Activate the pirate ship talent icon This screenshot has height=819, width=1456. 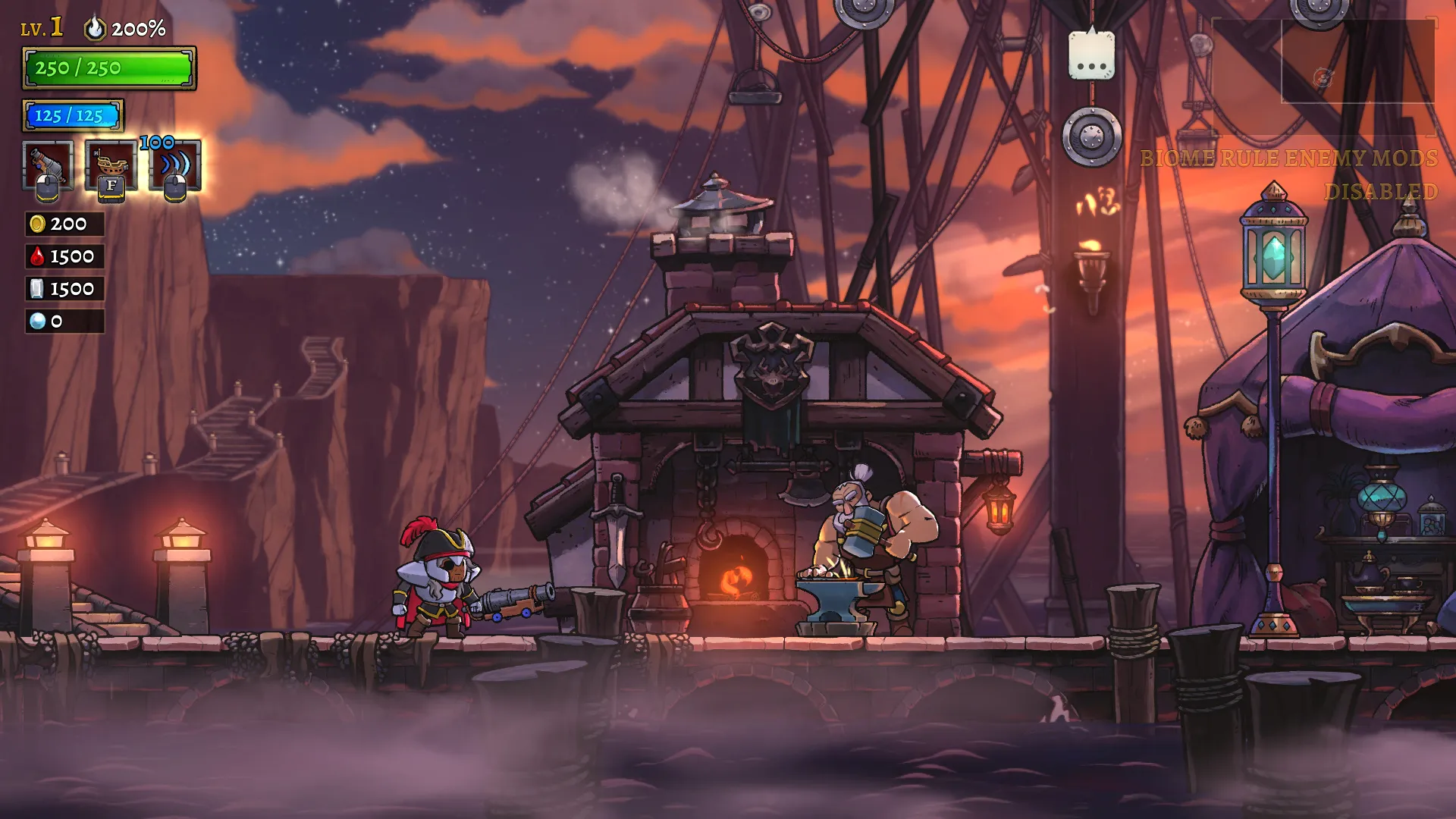(111, 165)
